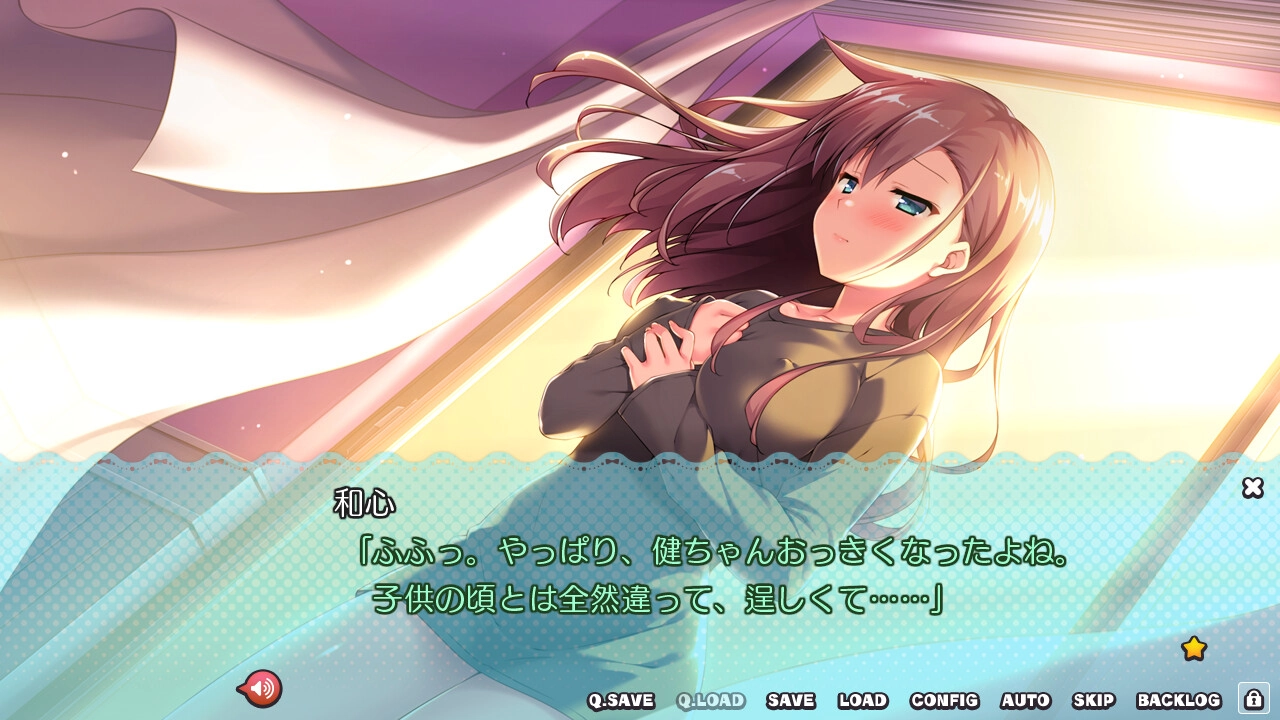Activate SKIP to fast-forward dialogue
Viewport: 1280px width, 720px height.
coord(1093,701)
